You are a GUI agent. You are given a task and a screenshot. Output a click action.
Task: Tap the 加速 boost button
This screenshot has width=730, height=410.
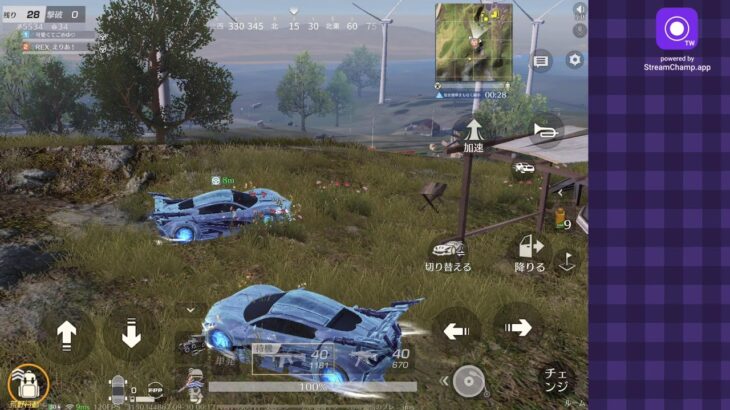[x=474, y=131]
